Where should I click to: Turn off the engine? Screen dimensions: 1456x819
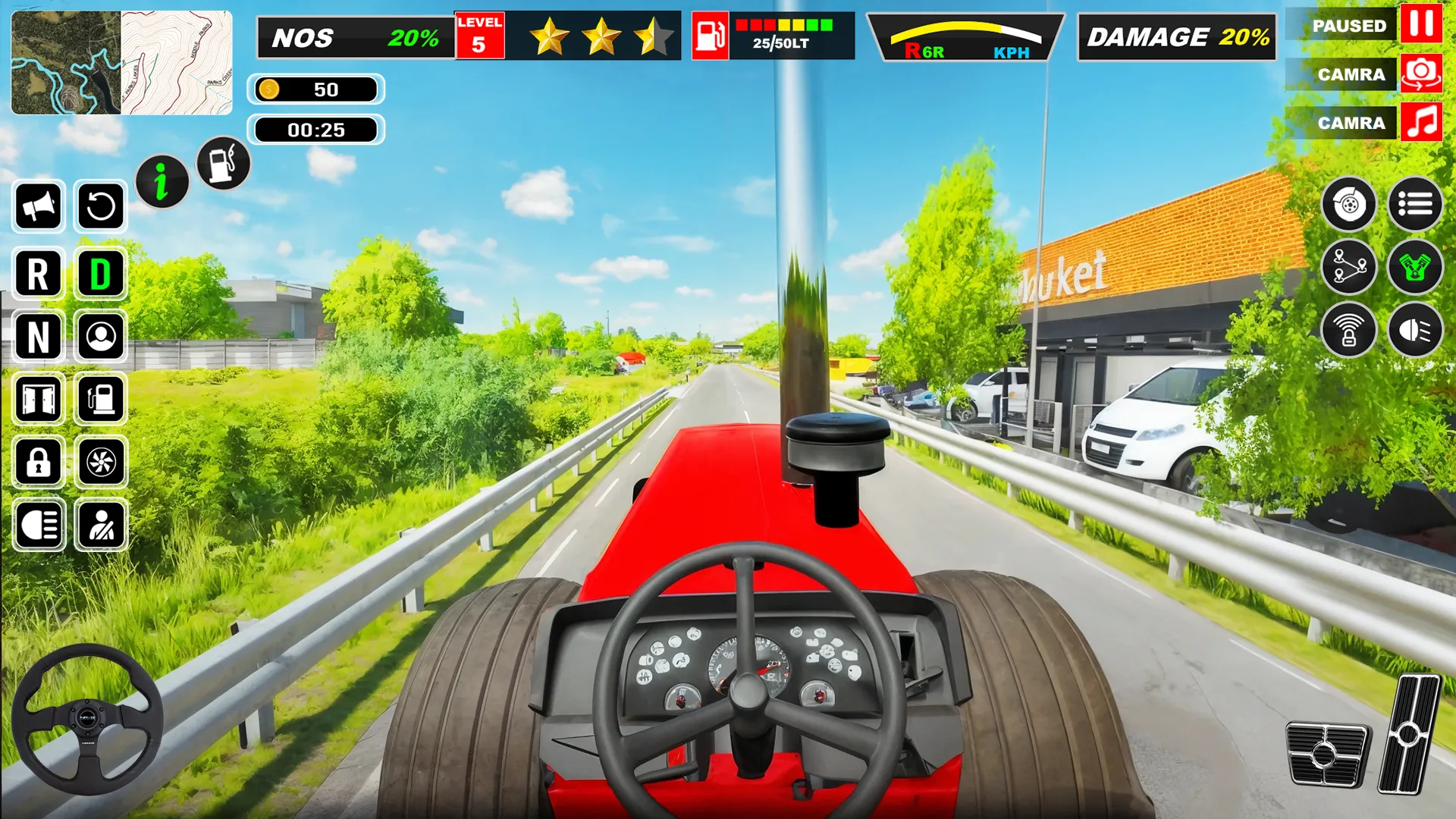coord(1415,267)
